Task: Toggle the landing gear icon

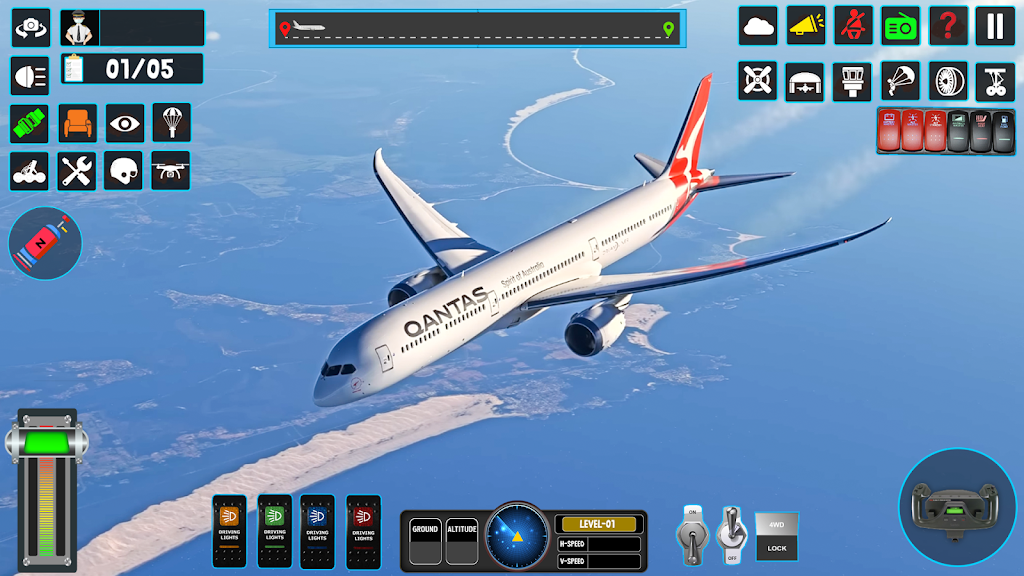Action: pos(995,81)
